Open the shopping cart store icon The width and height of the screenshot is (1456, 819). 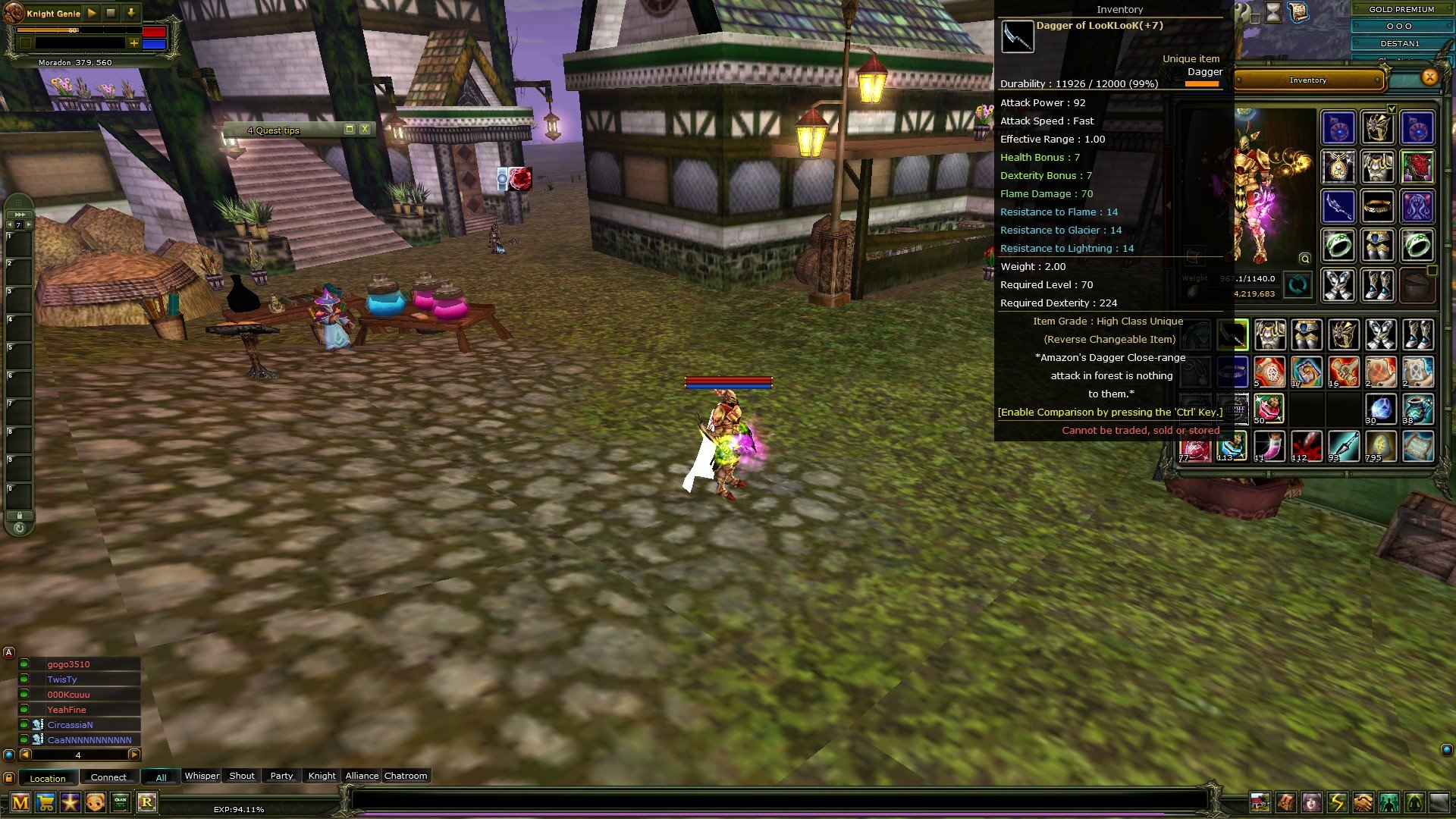coord(45,802)
